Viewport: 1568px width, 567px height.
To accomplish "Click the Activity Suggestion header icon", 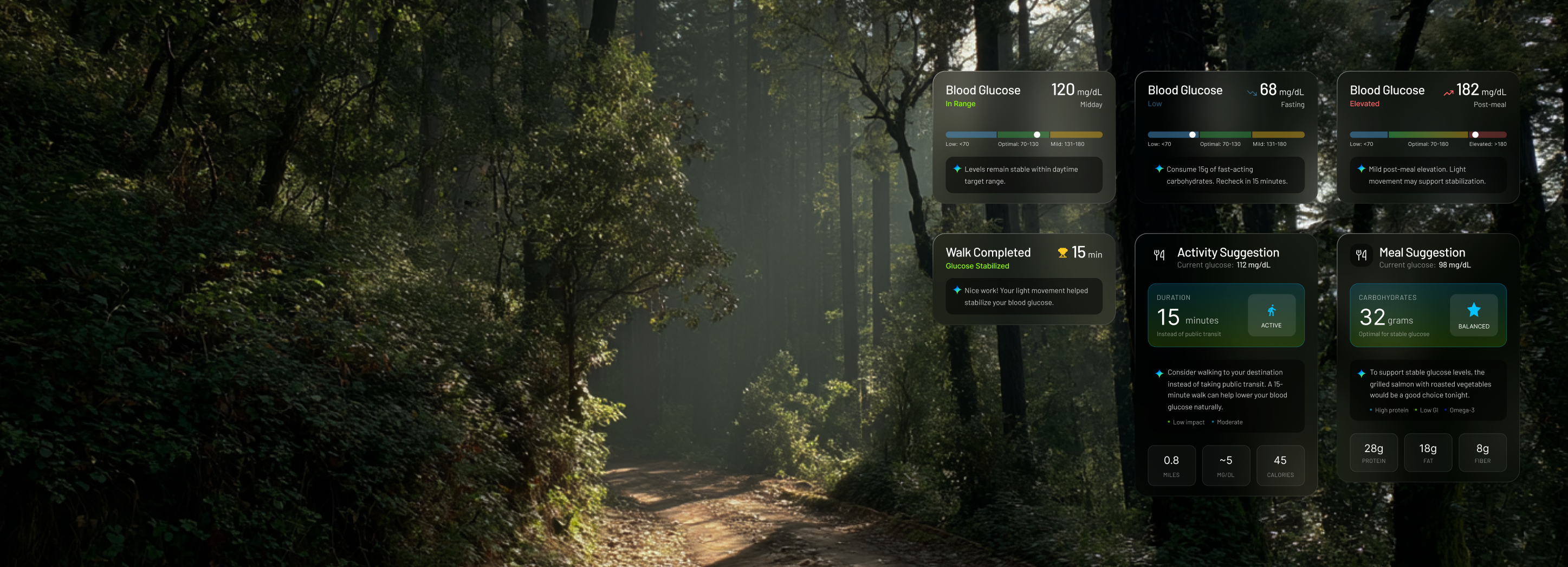I will [1159, 255].
